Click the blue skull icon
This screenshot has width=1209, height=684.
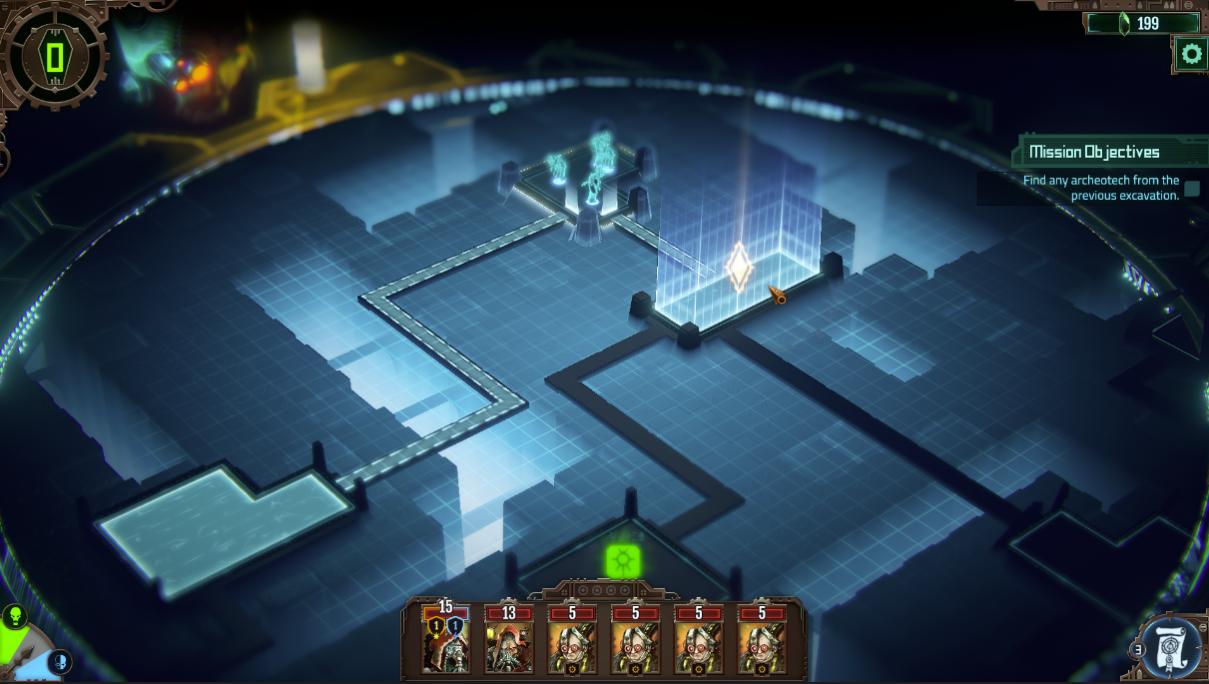(59, 661)
